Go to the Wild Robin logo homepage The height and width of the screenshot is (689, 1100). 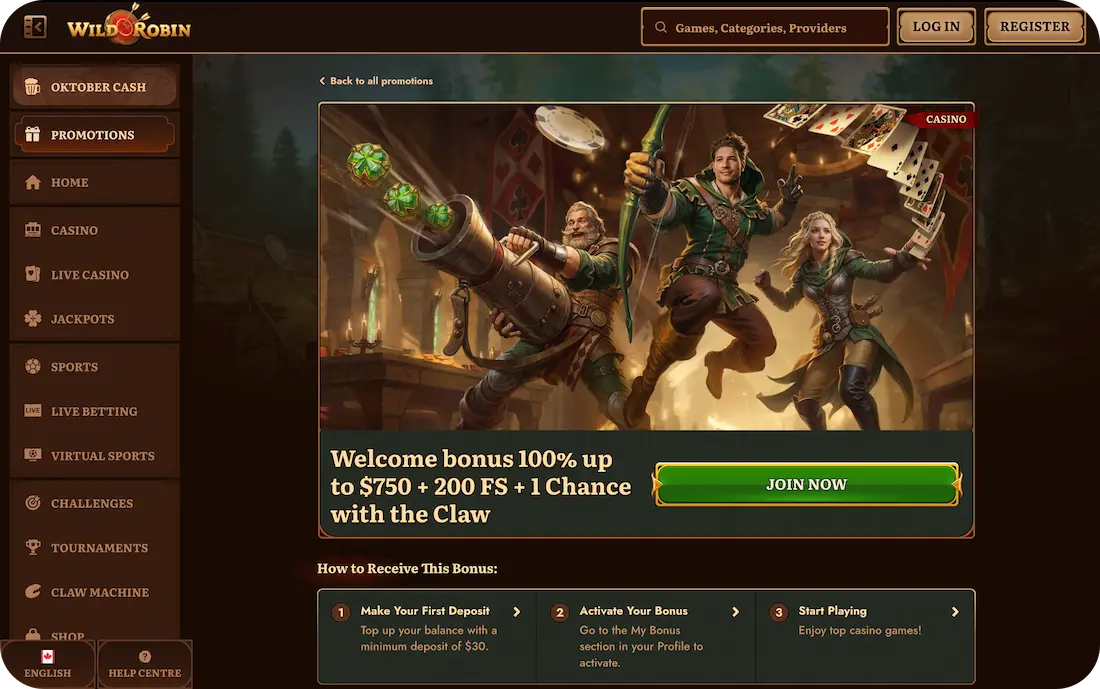[x=129, y=27]
